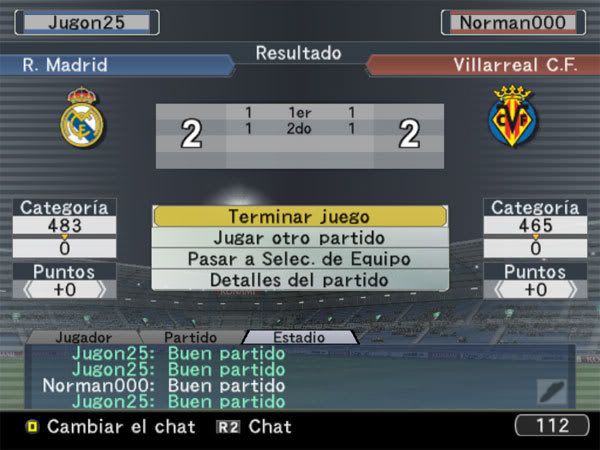Select the Norman000 player name tag

click(x=514, y=22)
